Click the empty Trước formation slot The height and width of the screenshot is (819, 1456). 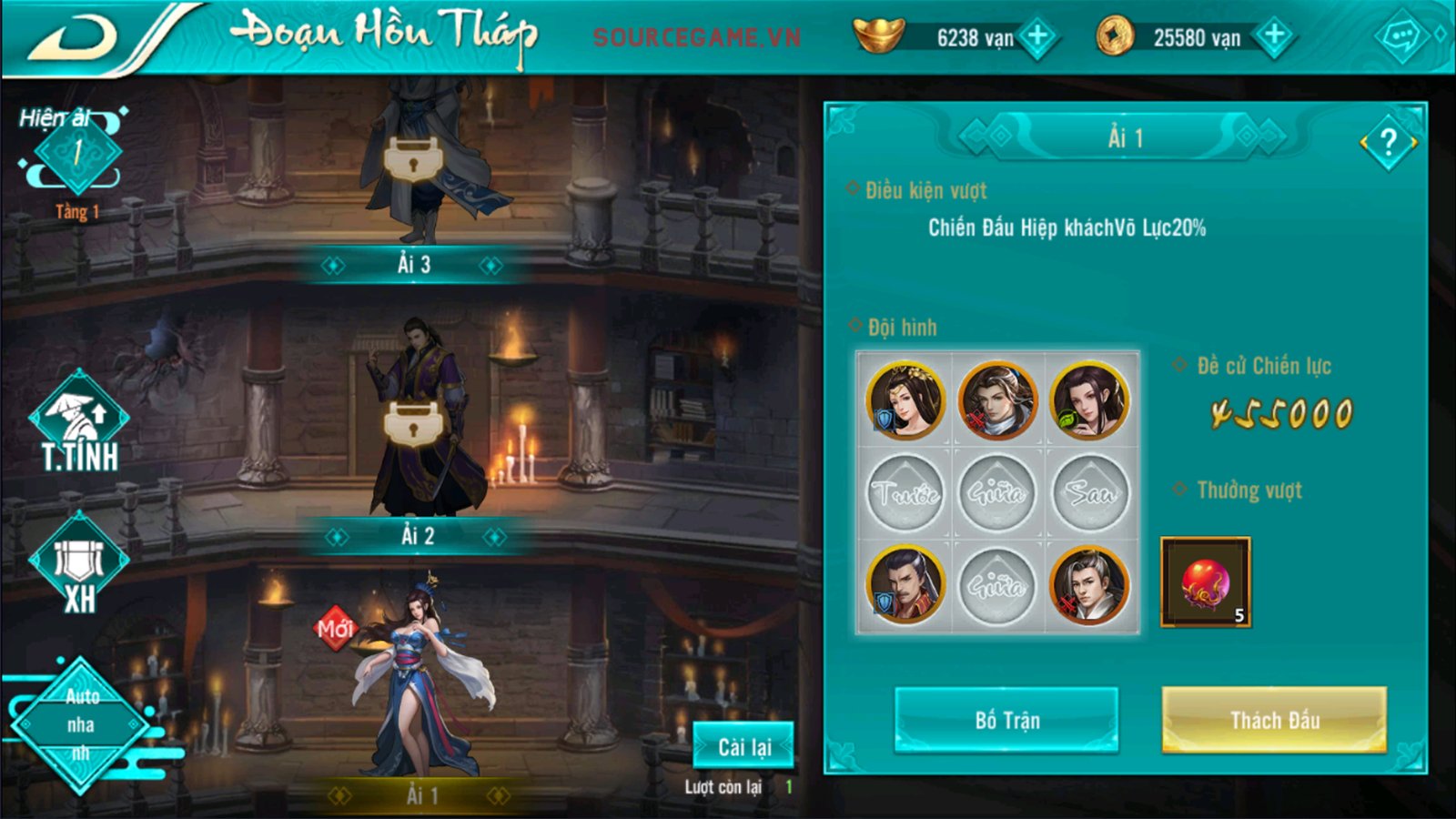click(905, 493)
